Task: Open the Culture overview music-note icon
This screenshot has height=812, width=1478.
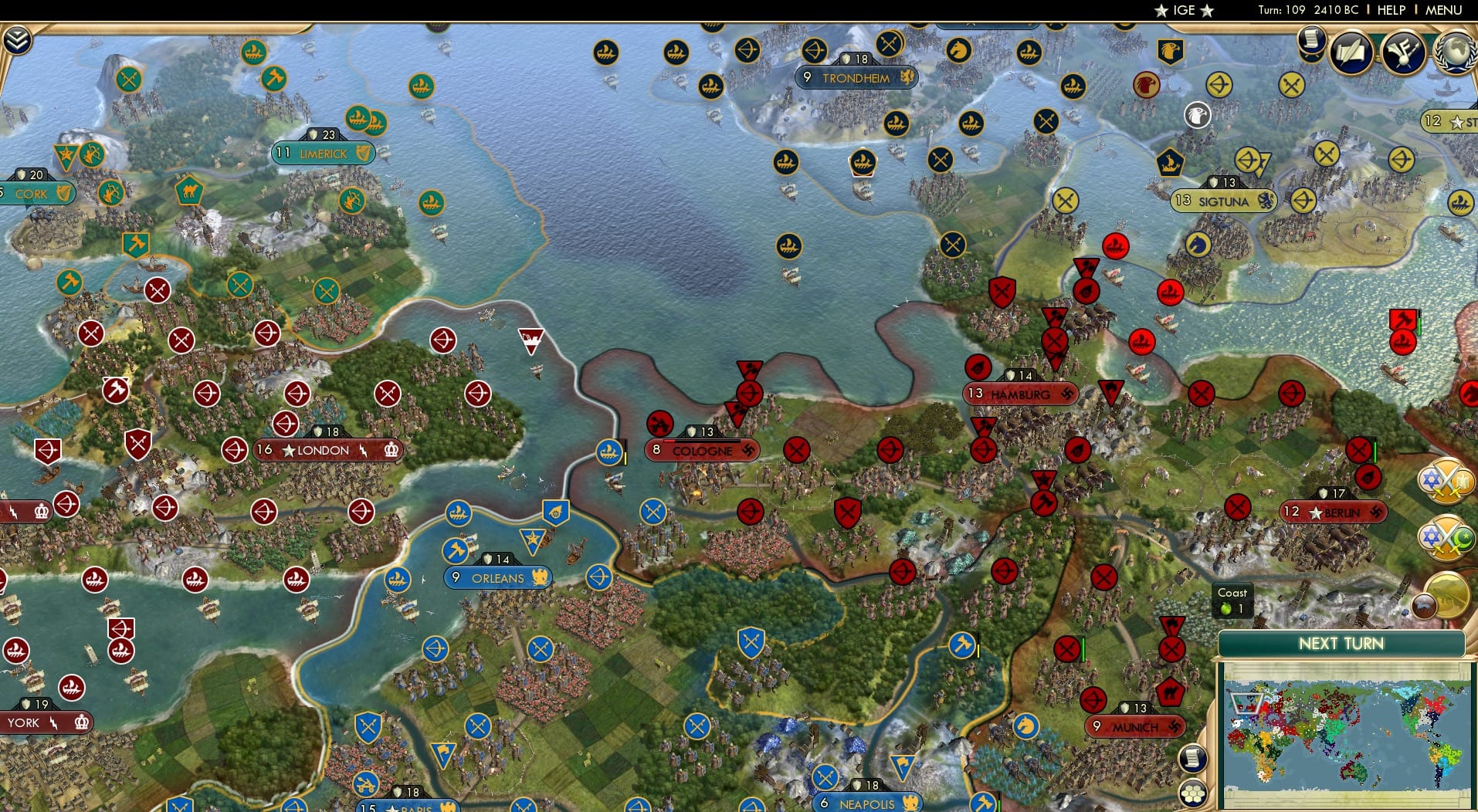Action: coord(1402,50)
